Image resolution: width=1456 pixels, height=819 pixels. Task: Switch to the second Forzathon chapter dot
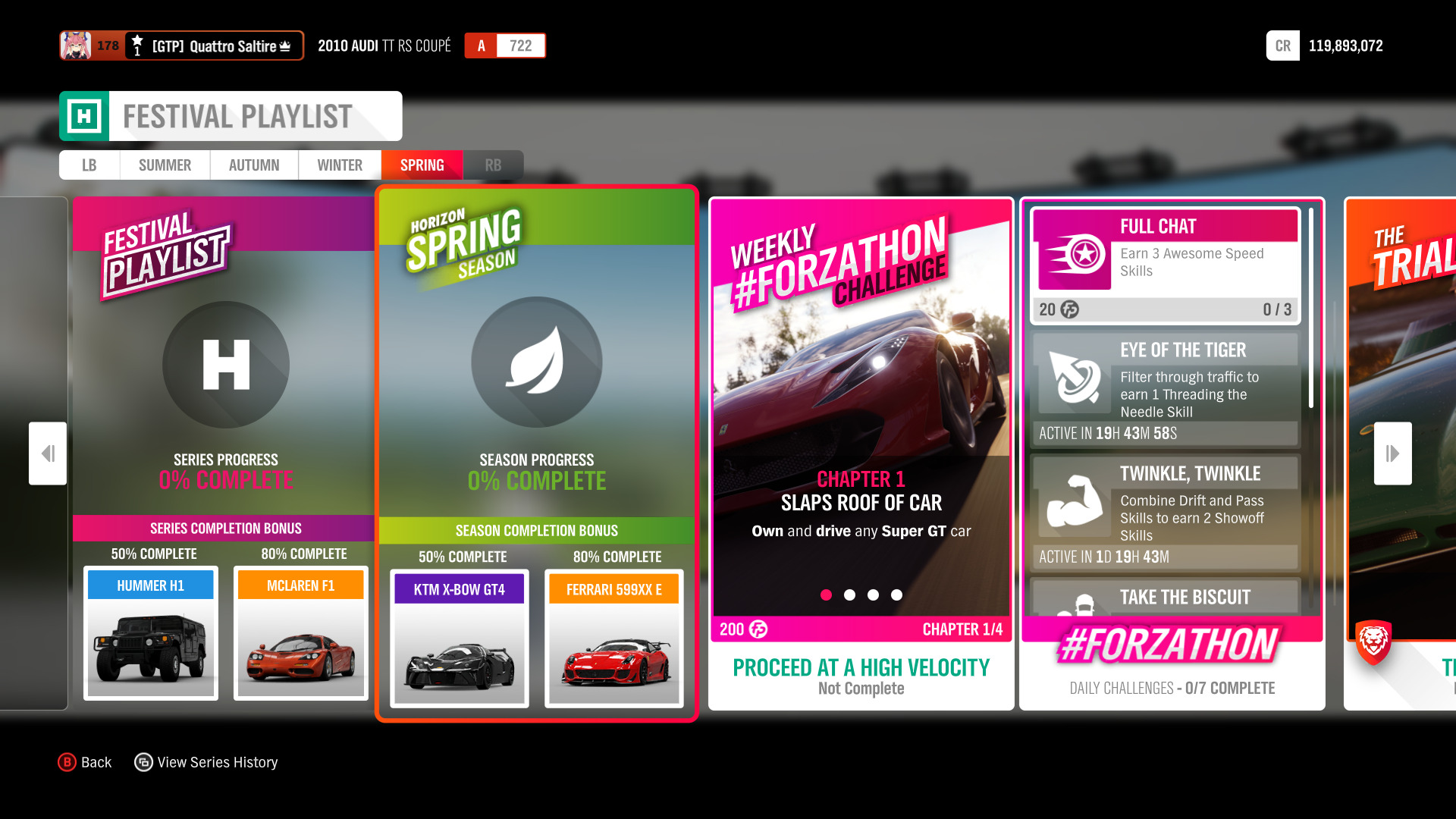pyautogui.click(x=849, y=595)
